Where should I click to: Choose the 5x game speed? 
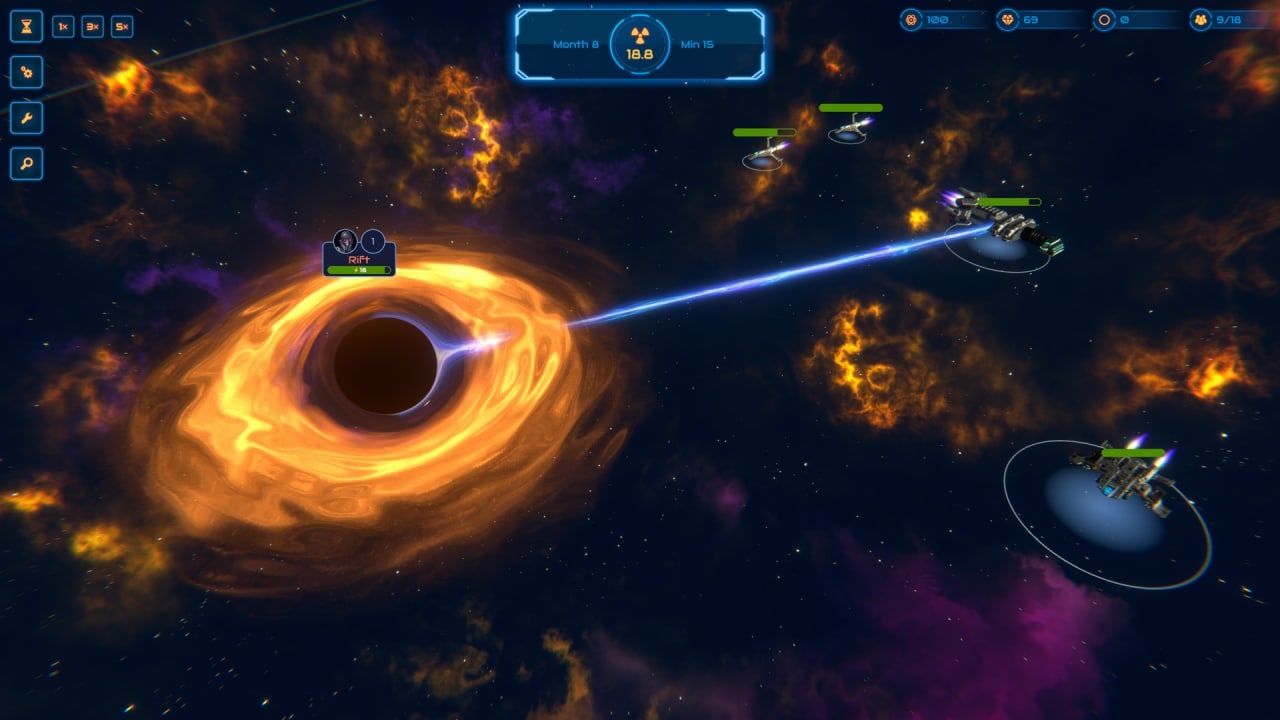click(122, 27)
